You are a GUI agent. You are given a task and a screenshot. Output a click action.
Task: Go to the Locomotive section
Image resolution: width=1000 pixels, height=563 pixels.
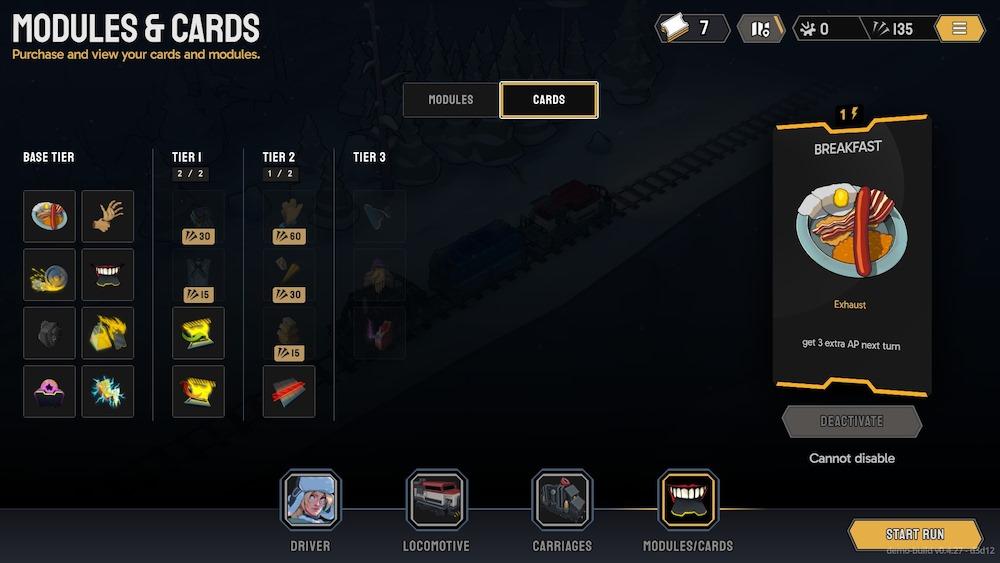pyautogui.click(x=436, y=500)
